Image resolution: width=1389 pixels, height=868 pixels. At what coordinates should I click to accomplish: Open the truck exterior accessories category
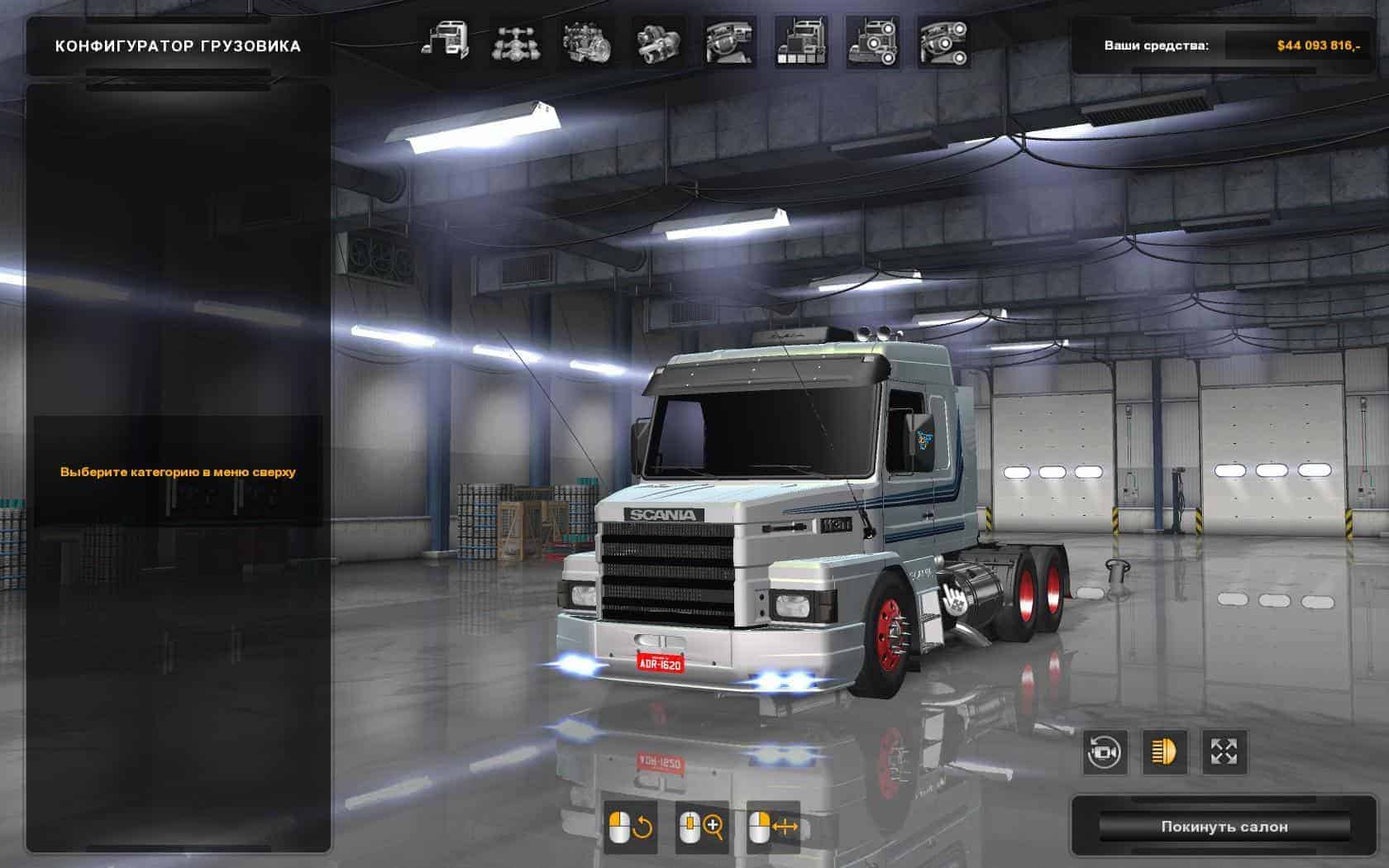coord(871,42)
